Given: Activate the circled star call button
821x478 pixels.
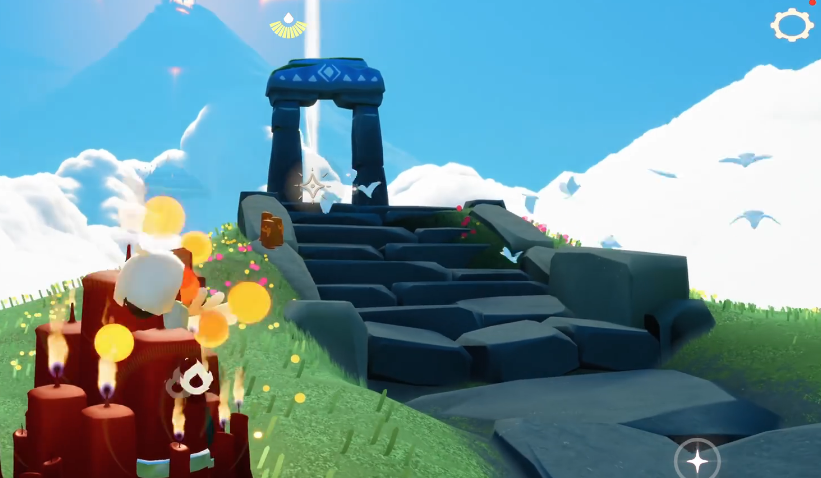Looking at the screenshot, I should coord(696,459).
